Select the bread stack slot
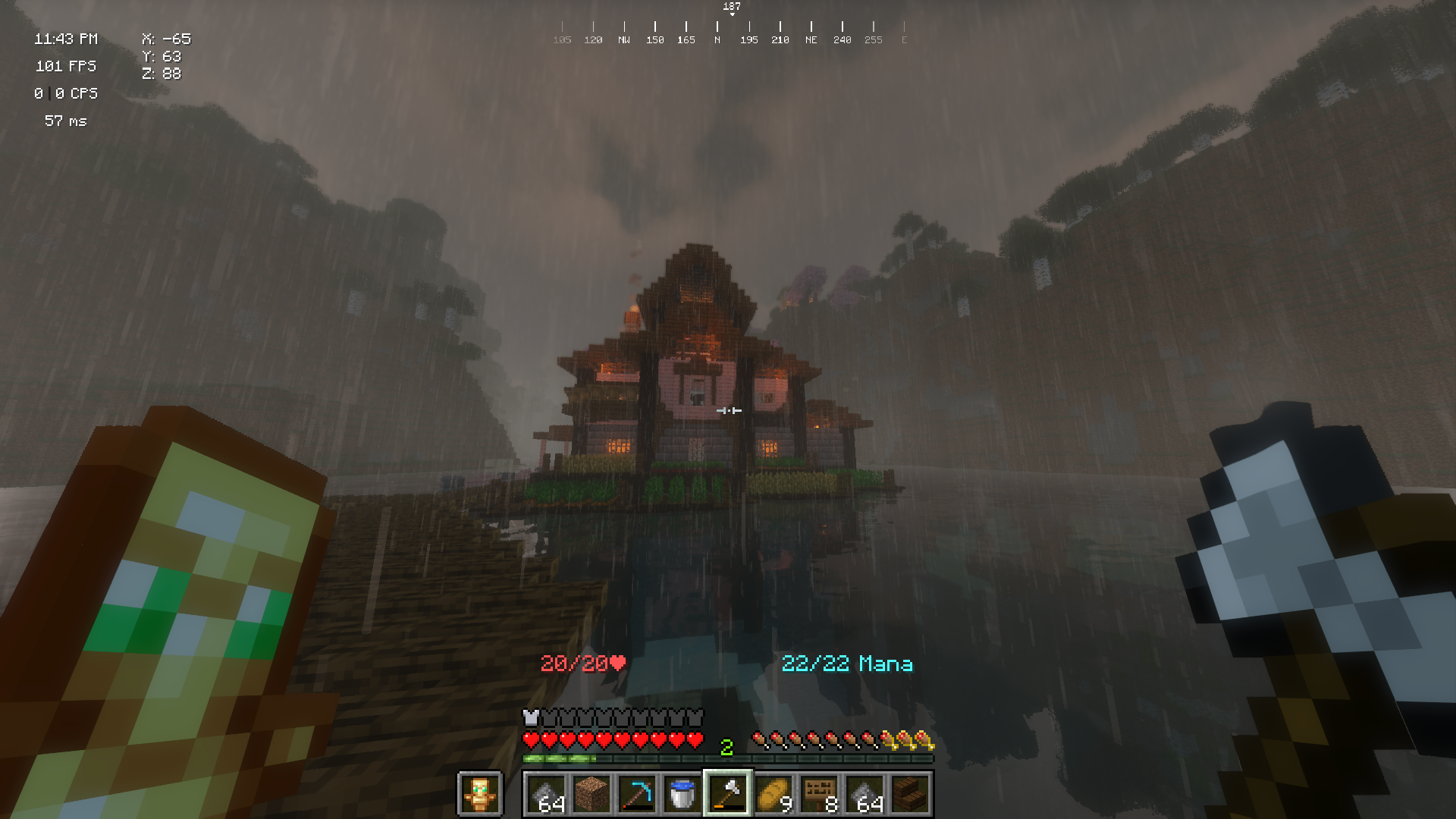The image size is (1456, 819). point(773,794)
